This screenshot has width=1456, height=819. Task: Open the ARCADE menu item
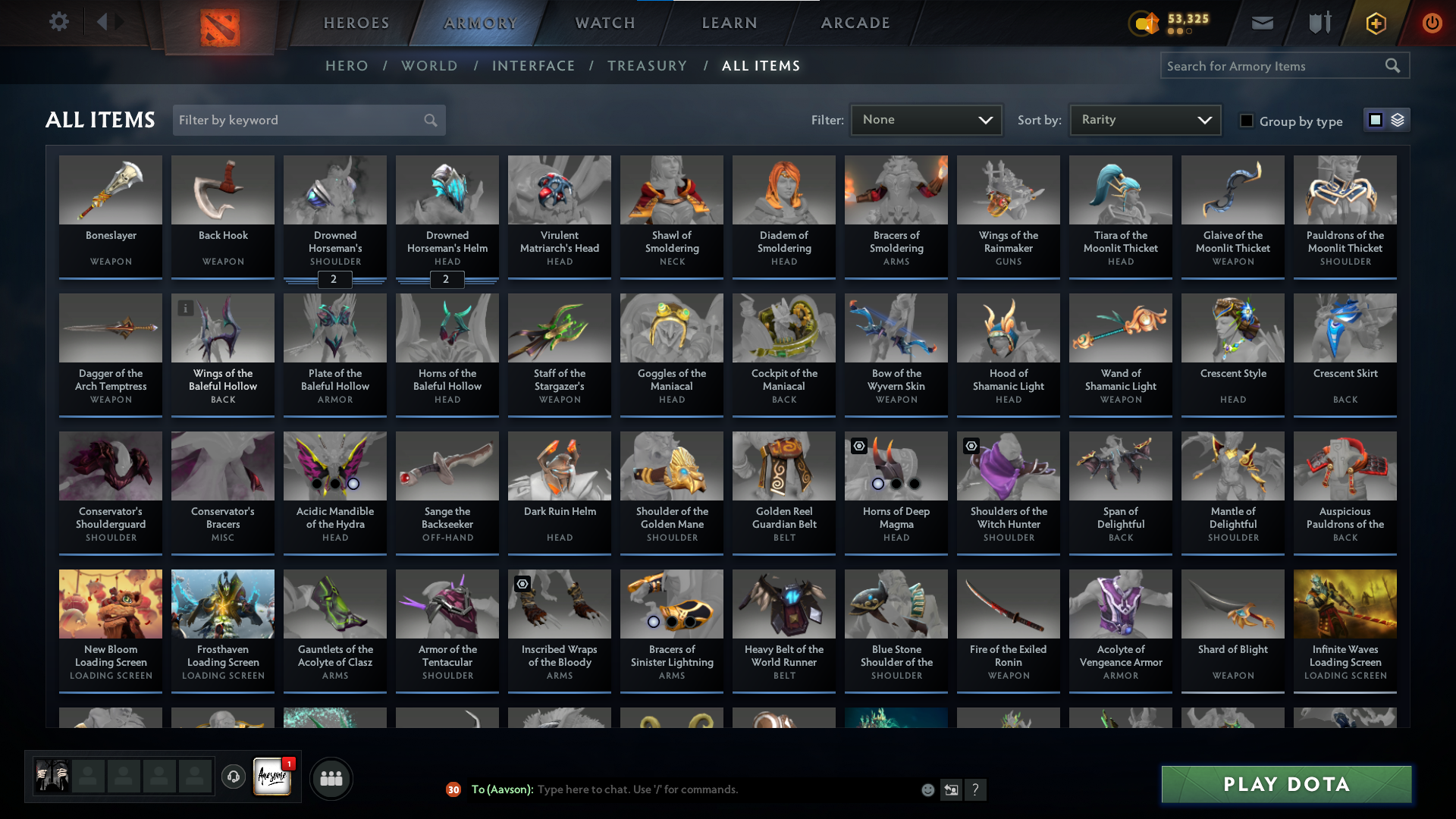[855, 23]
